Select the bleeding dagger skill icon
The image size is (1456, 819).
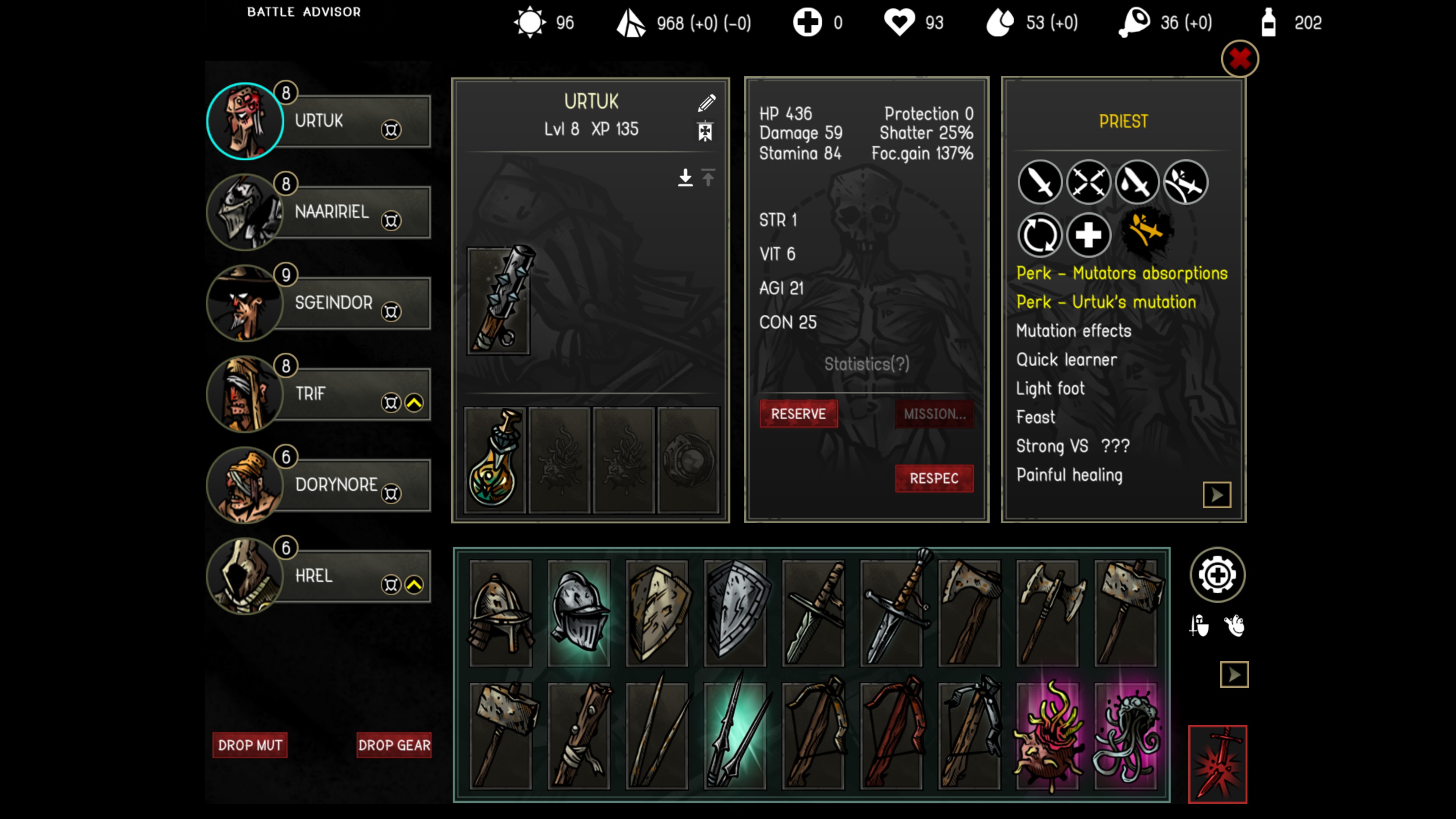1137,182
